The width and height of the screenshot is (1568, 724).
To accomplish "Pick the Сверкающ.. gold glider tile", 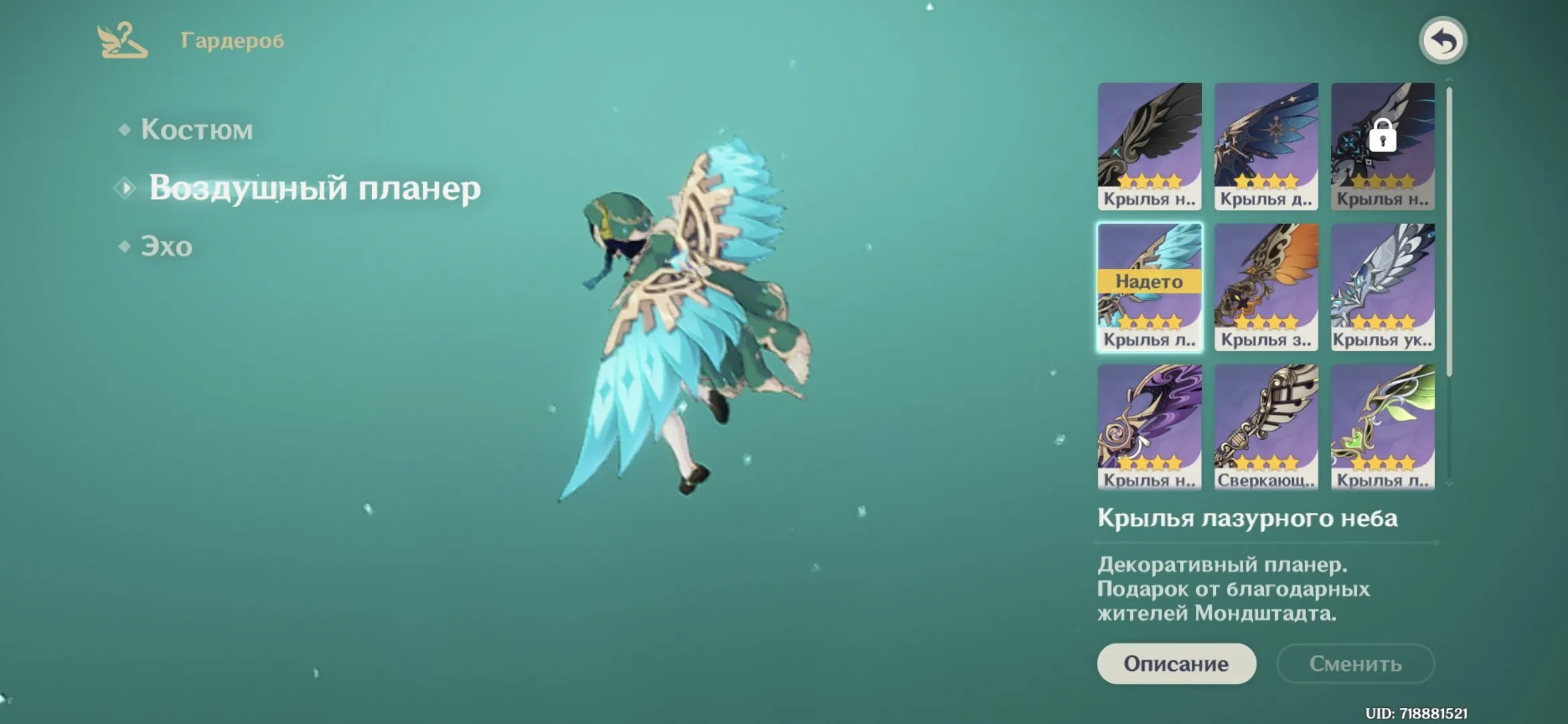I will click(1266, 426).
